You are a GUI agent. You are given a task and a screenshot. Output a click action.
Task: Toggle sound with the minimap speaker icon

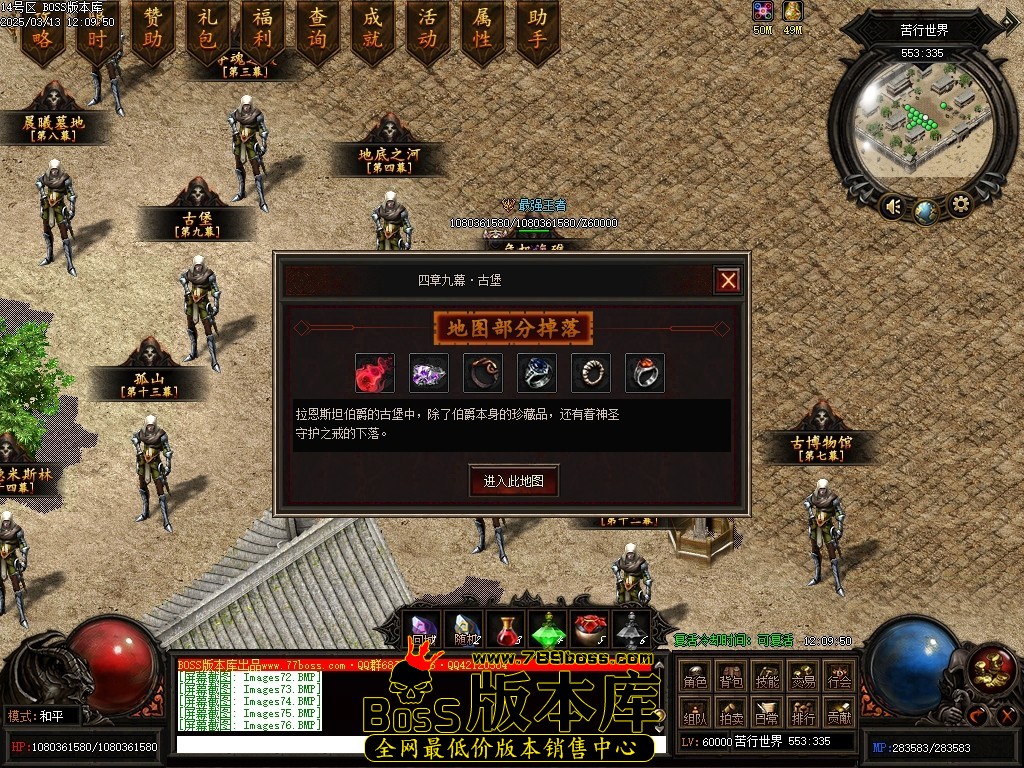point(893,207)
